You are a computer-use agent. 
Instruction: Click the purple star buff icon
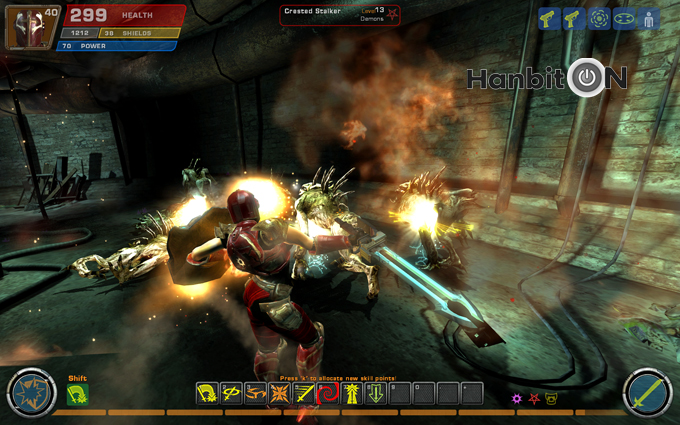coord(517,399)
